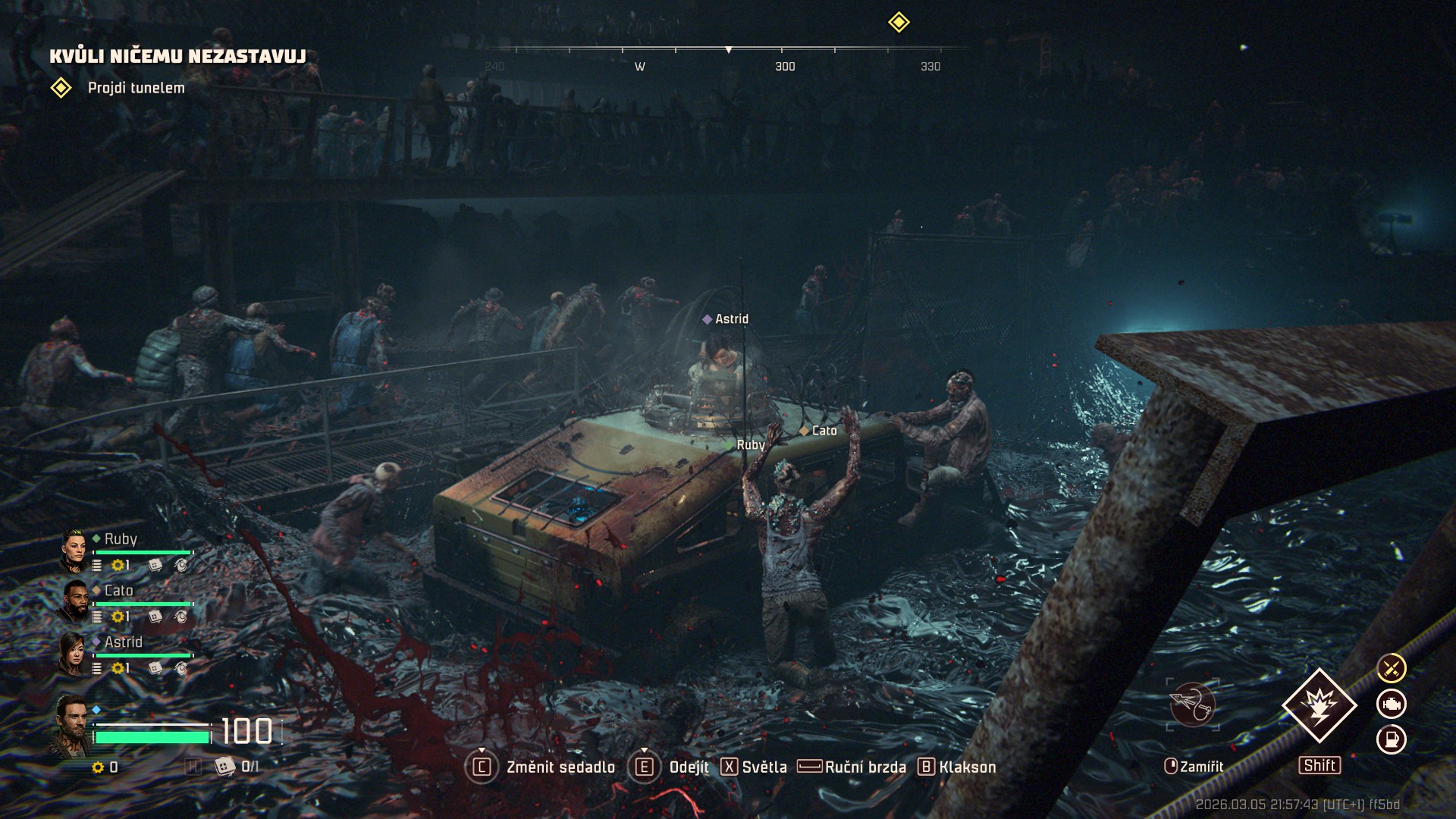
Task: Select the 'Projdi tunelem' objective tracker
Action: (135, 88)
